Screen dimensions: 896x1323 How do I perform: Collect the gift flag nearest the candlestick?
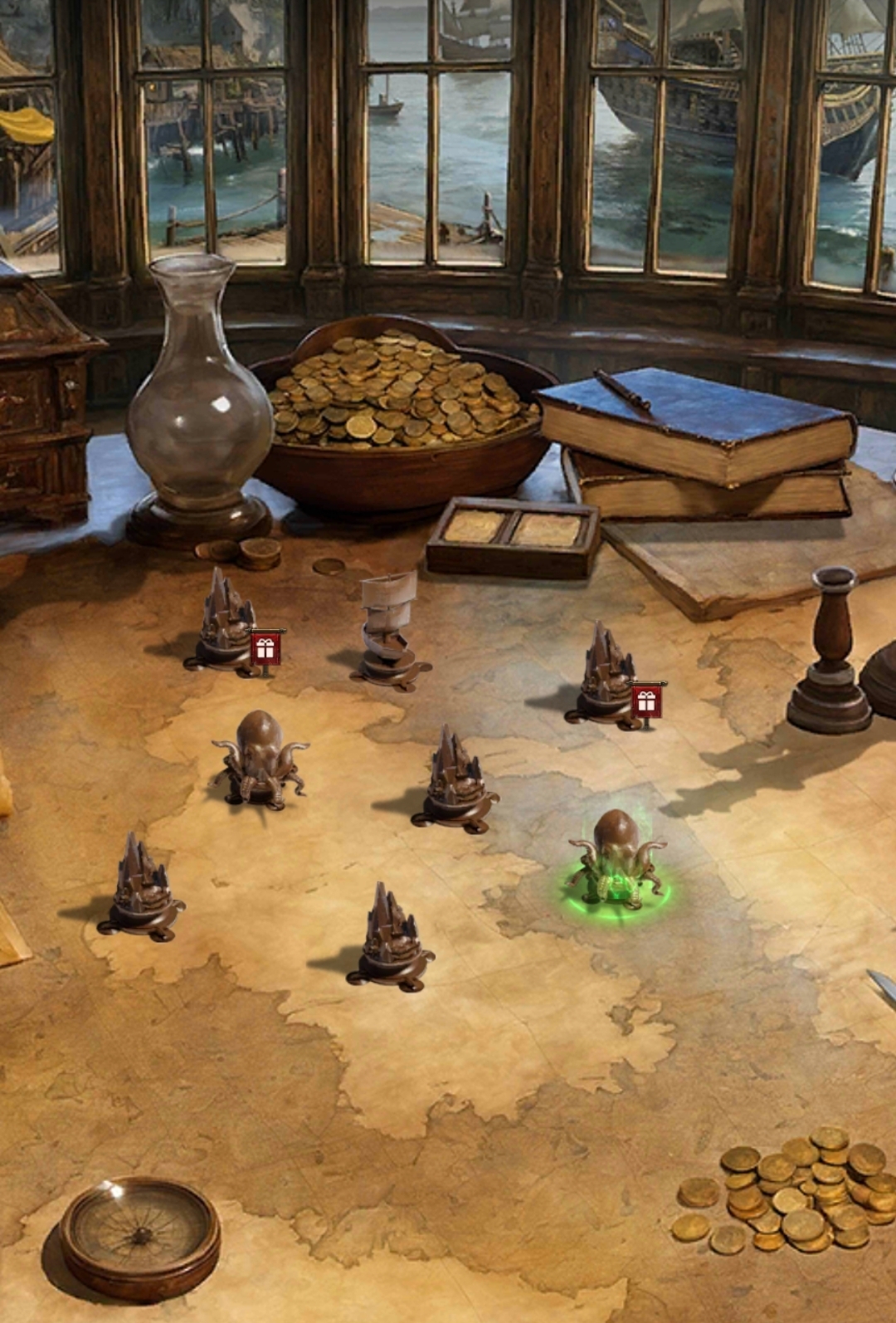pyautogui.click(x=646, y=701)
